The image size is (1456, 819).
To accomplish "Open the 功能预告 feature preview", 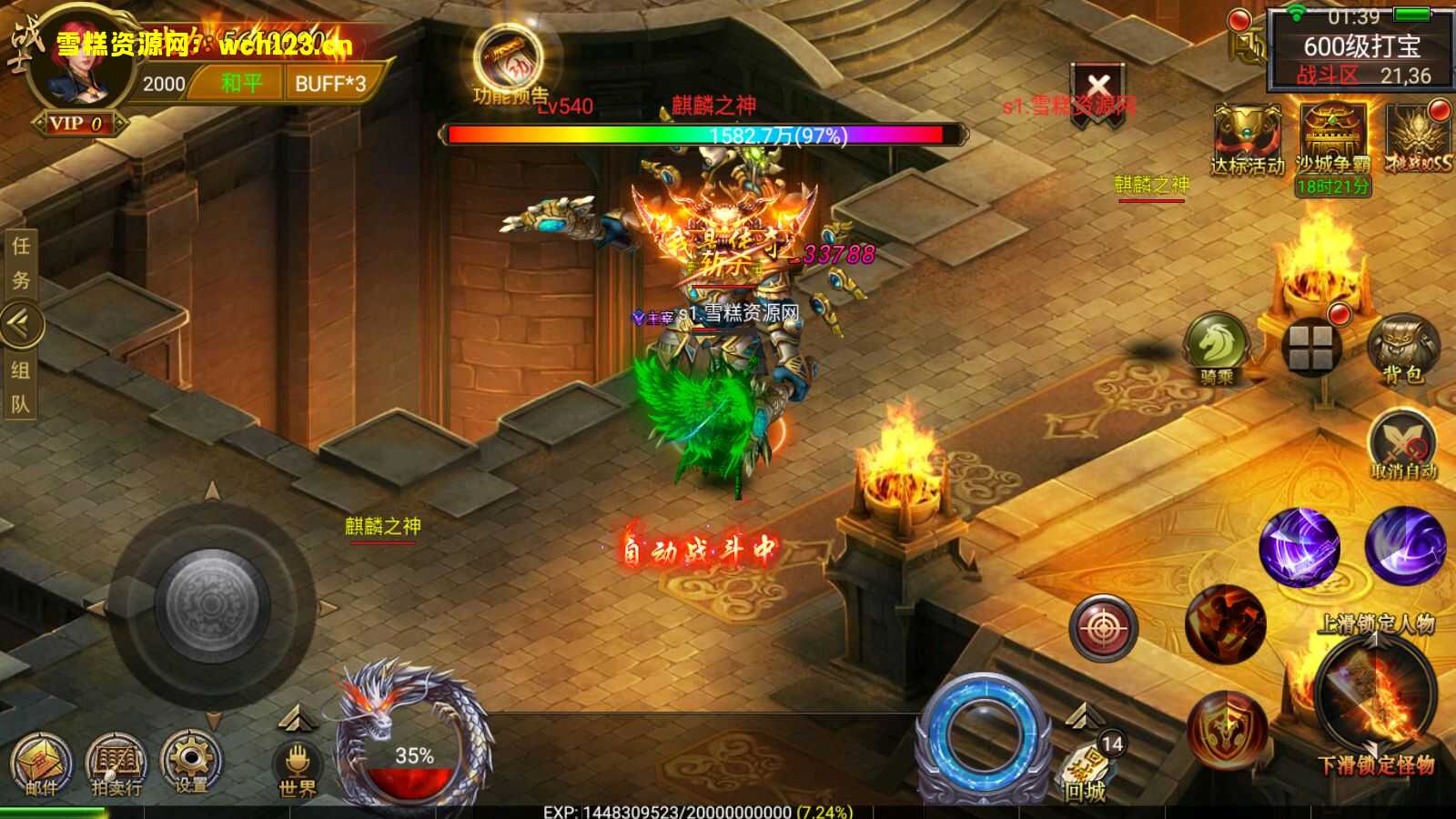I will pos(509,62).
